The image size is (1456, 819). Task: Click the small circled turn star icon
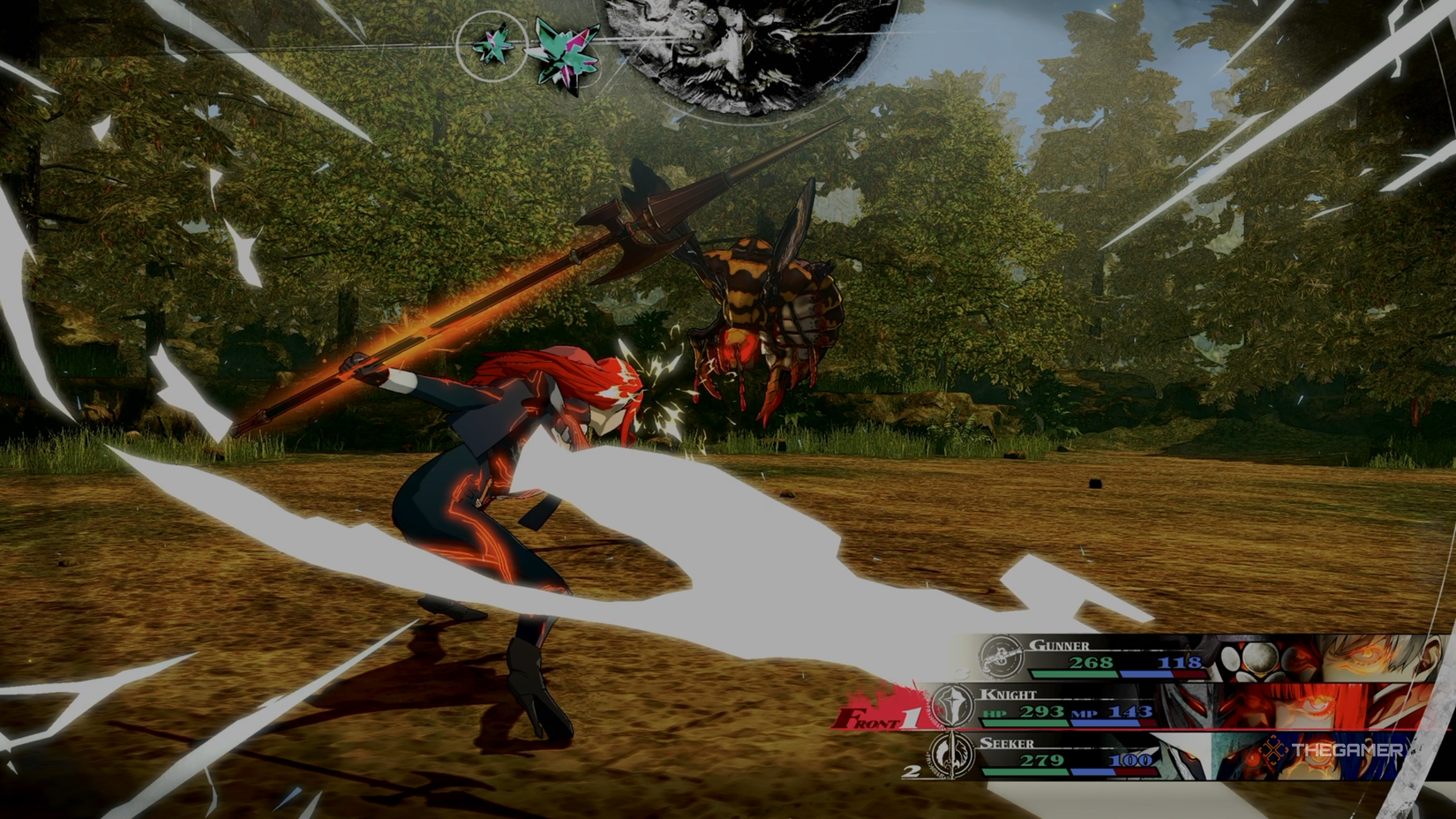[492, 44]
